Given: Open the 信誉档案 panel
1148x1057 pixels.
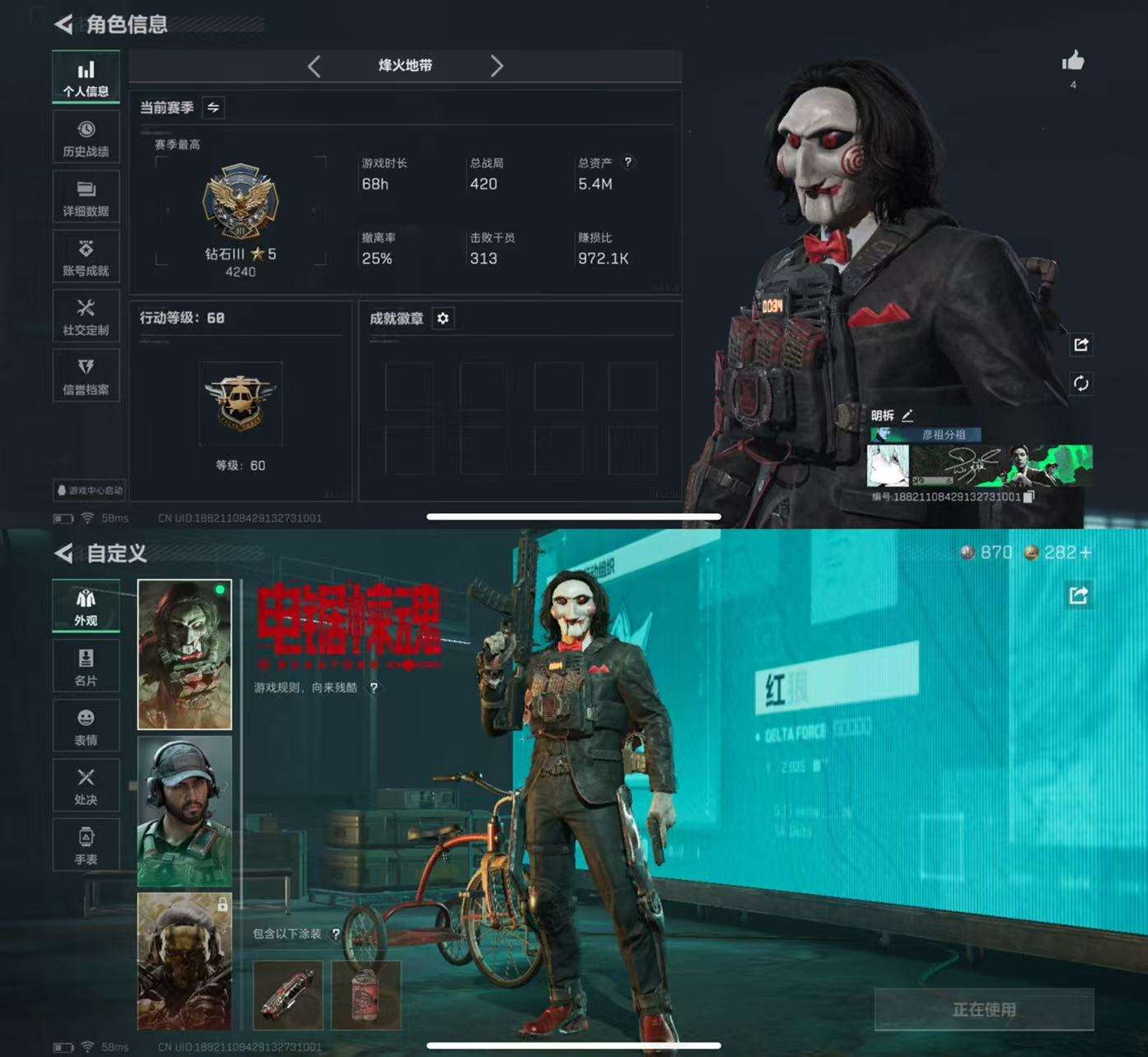Looking at the screenshot, I should (x=86, y=375).
